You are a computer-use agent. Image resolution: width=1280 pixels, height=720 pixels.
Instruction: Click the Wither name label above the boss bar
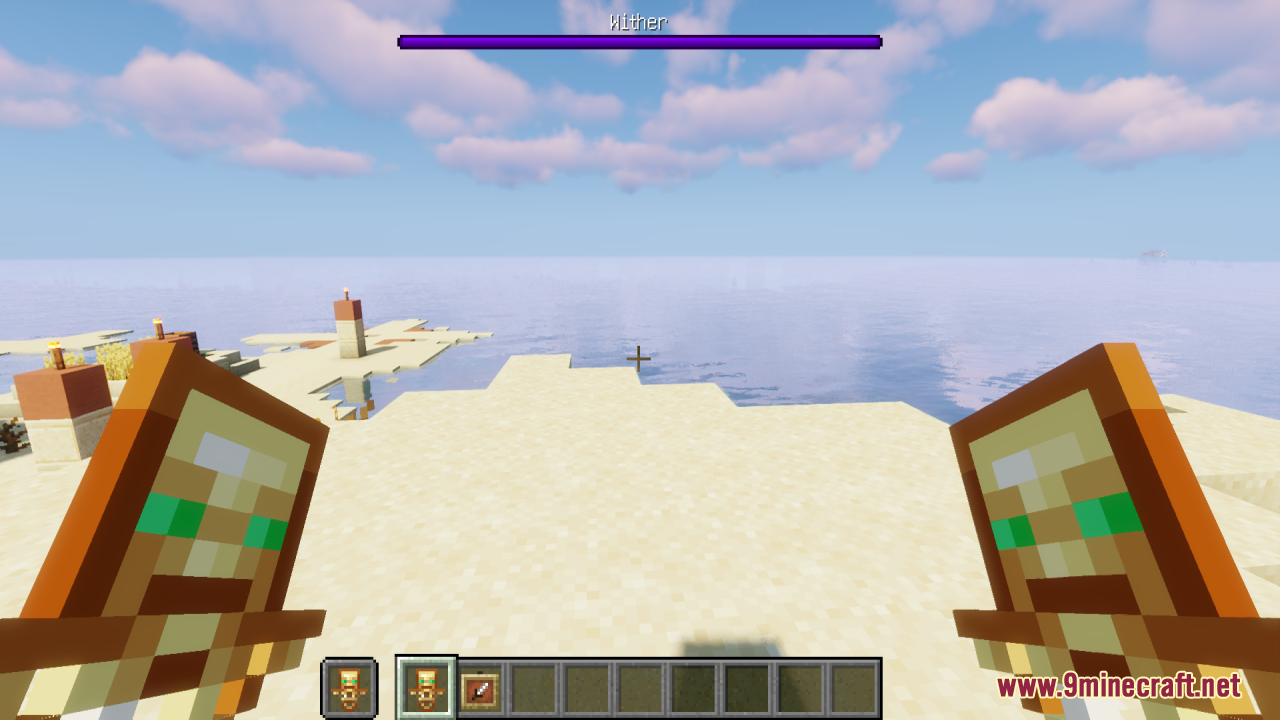point(639,22)
